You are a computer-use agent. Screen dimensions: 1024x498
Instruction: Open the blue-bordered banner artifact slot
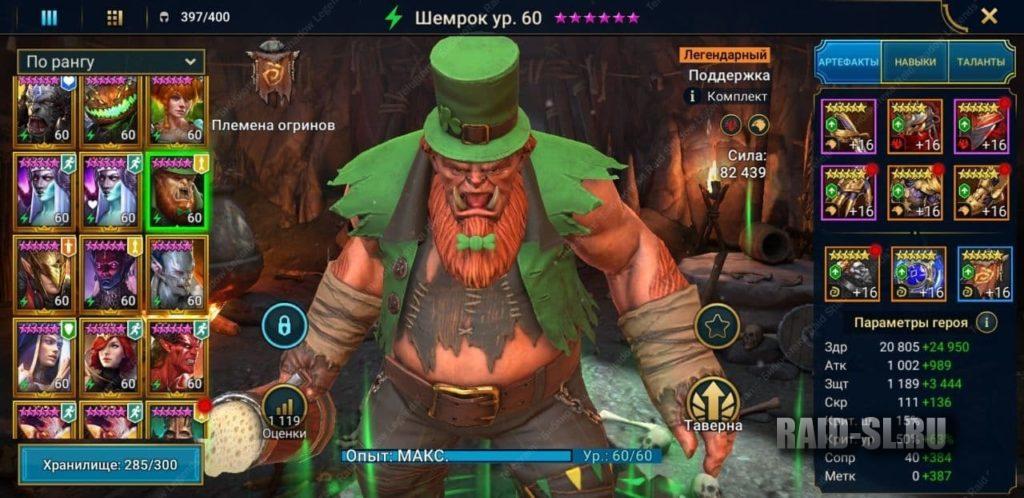[x=984, y=273]
